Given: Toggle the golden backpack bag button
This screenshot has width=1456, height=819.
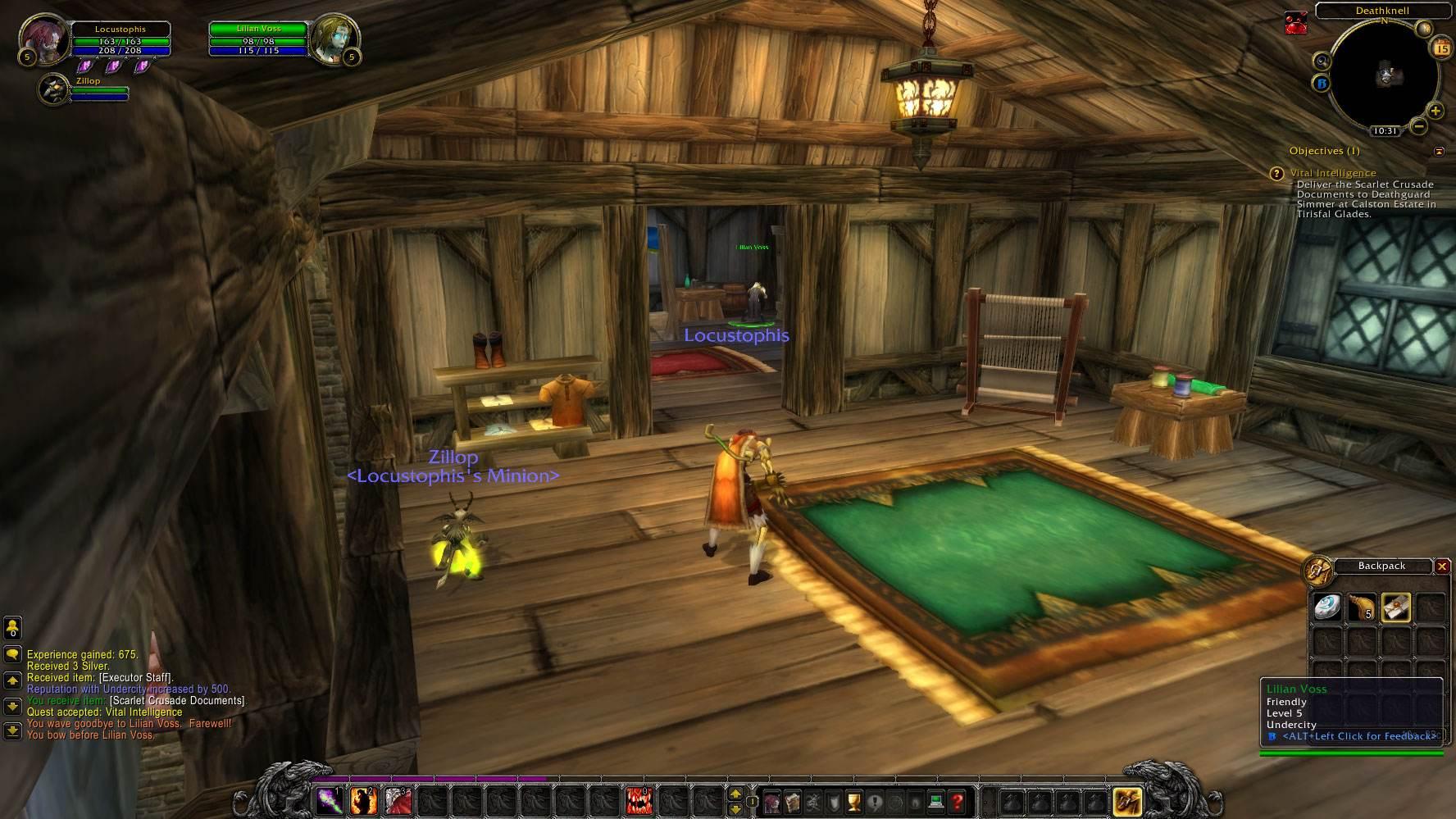Looking at the screenshot, I should click(1127, 801).
